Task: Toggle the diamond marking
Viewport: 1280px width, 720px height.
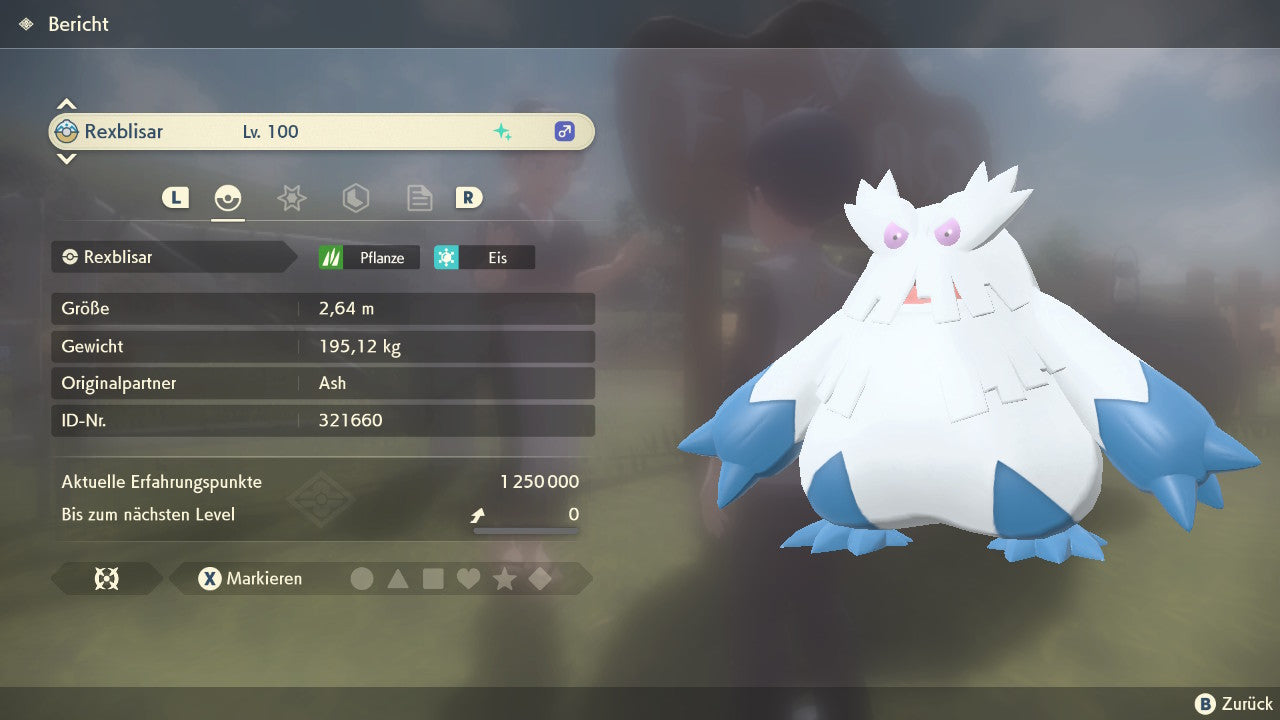Action: point(540,578)
